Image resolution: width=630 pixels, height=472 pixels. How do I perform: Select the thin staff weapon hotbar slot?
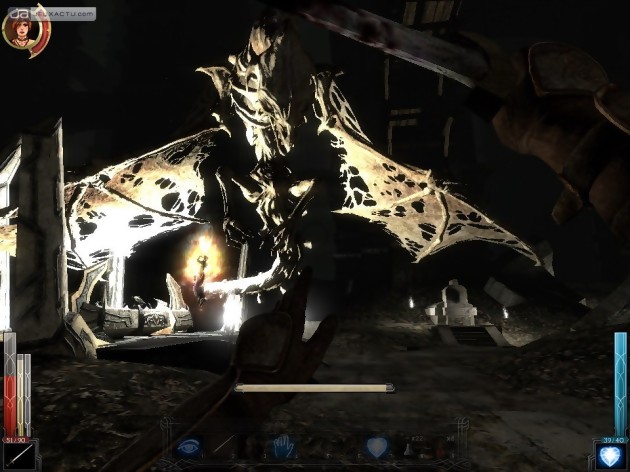(228, 447)
